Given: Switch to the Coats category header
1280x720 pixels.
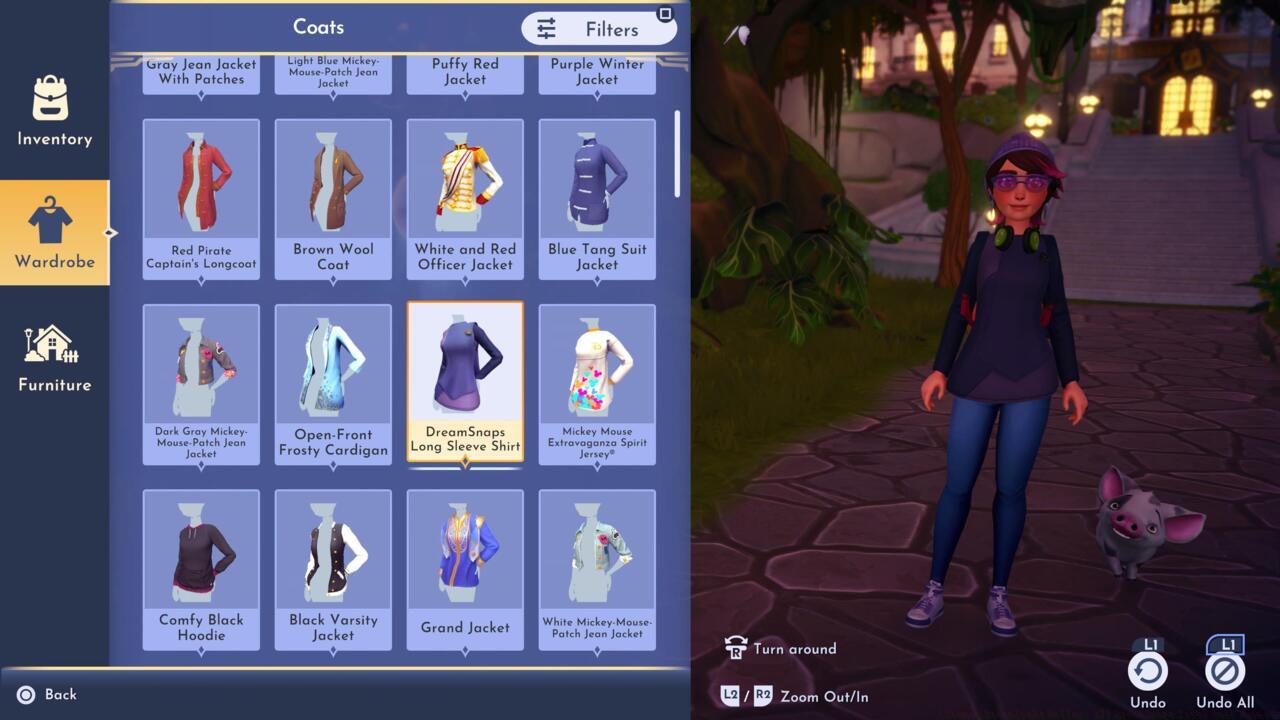Looking at the screenshot, I should pos(320,27).
